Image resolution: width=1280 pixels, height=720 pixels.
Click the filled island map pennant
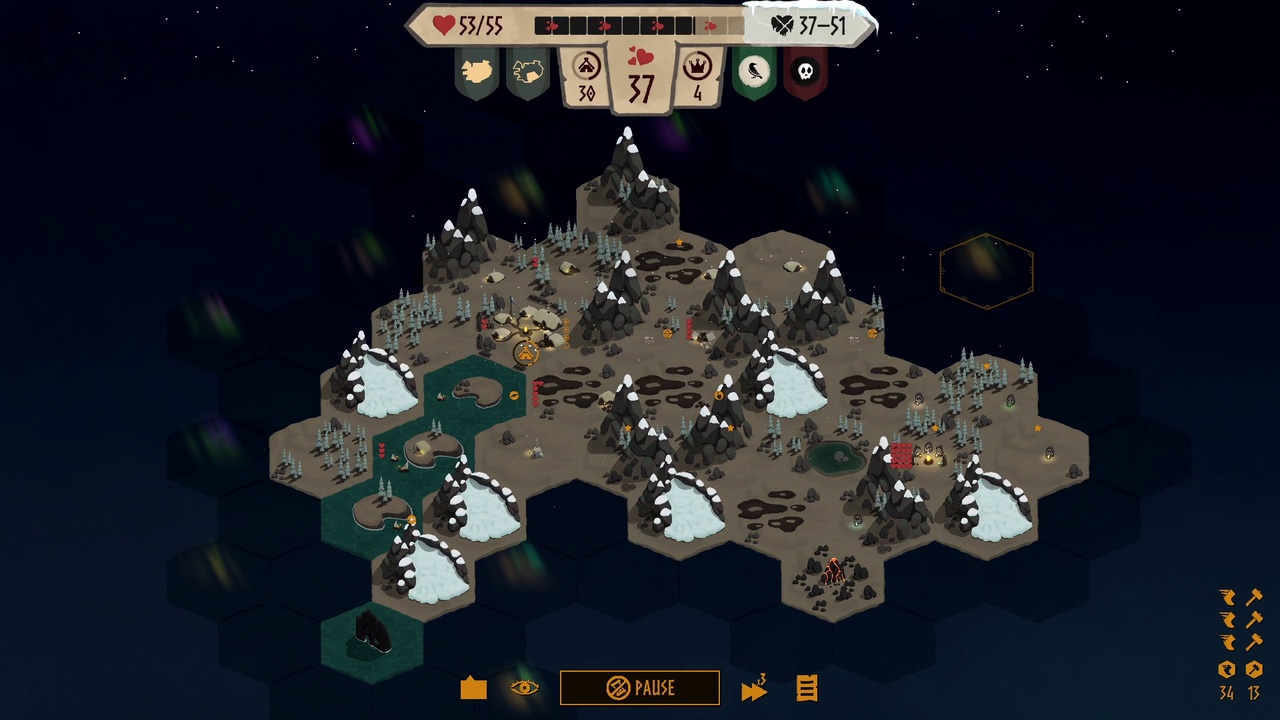476,72
